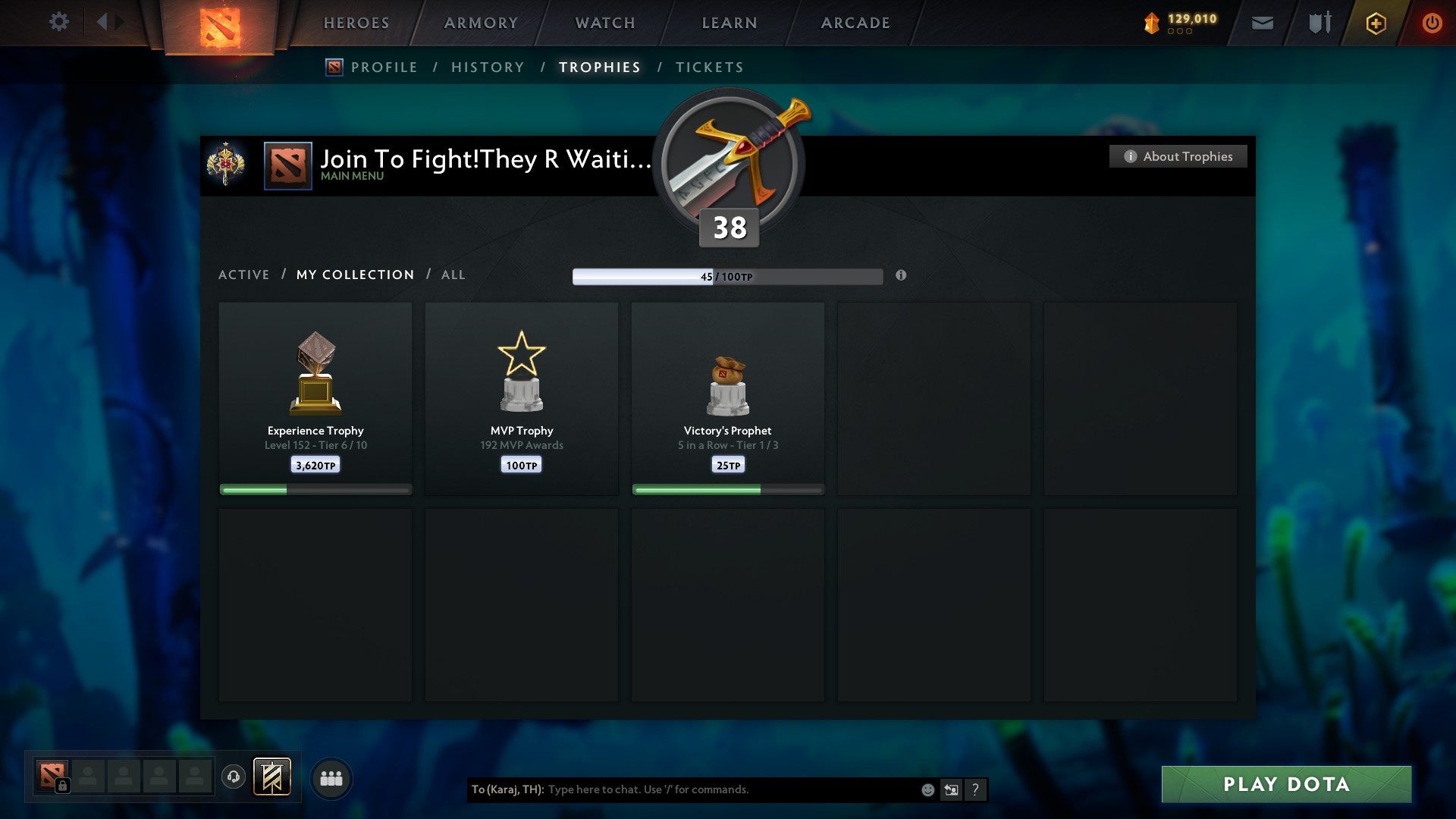This screenshot has width=1456, height=819.
Task: Open the Dota 2 settings gear
Action: pyautogui.click(x=59, y=23)
